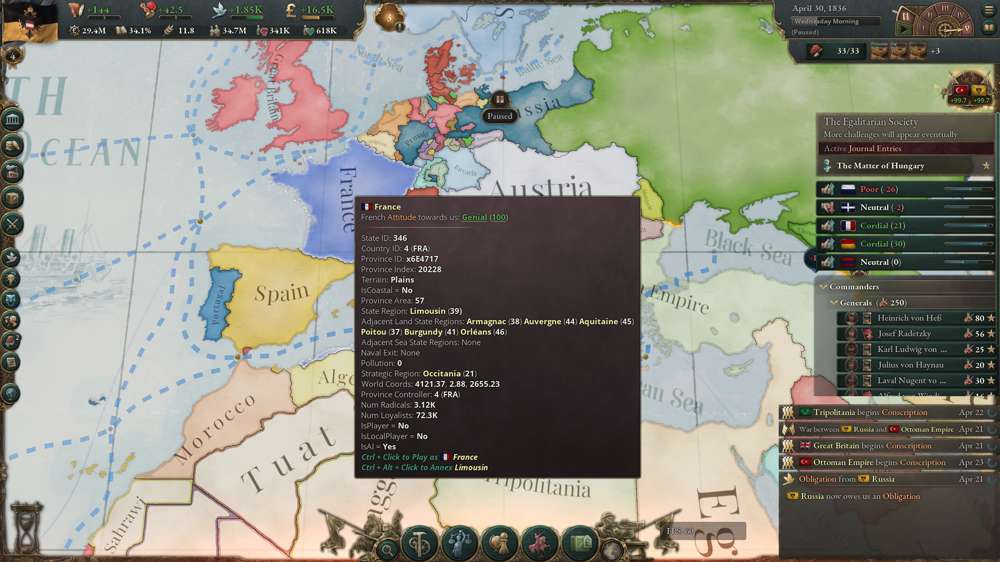Open the Austrian flag country overview

(27, 20)
